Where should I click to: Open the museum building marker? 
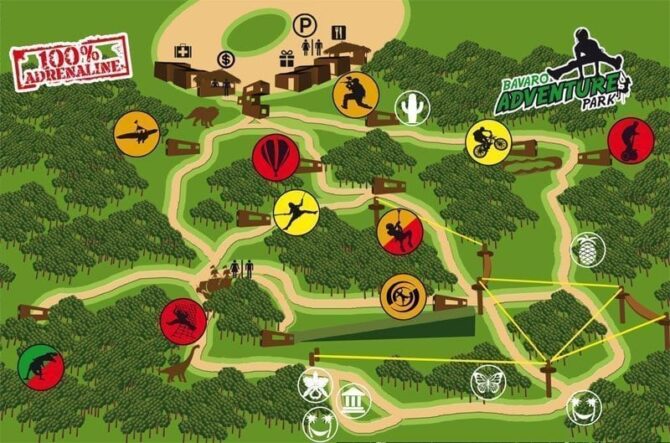(353, 400)
